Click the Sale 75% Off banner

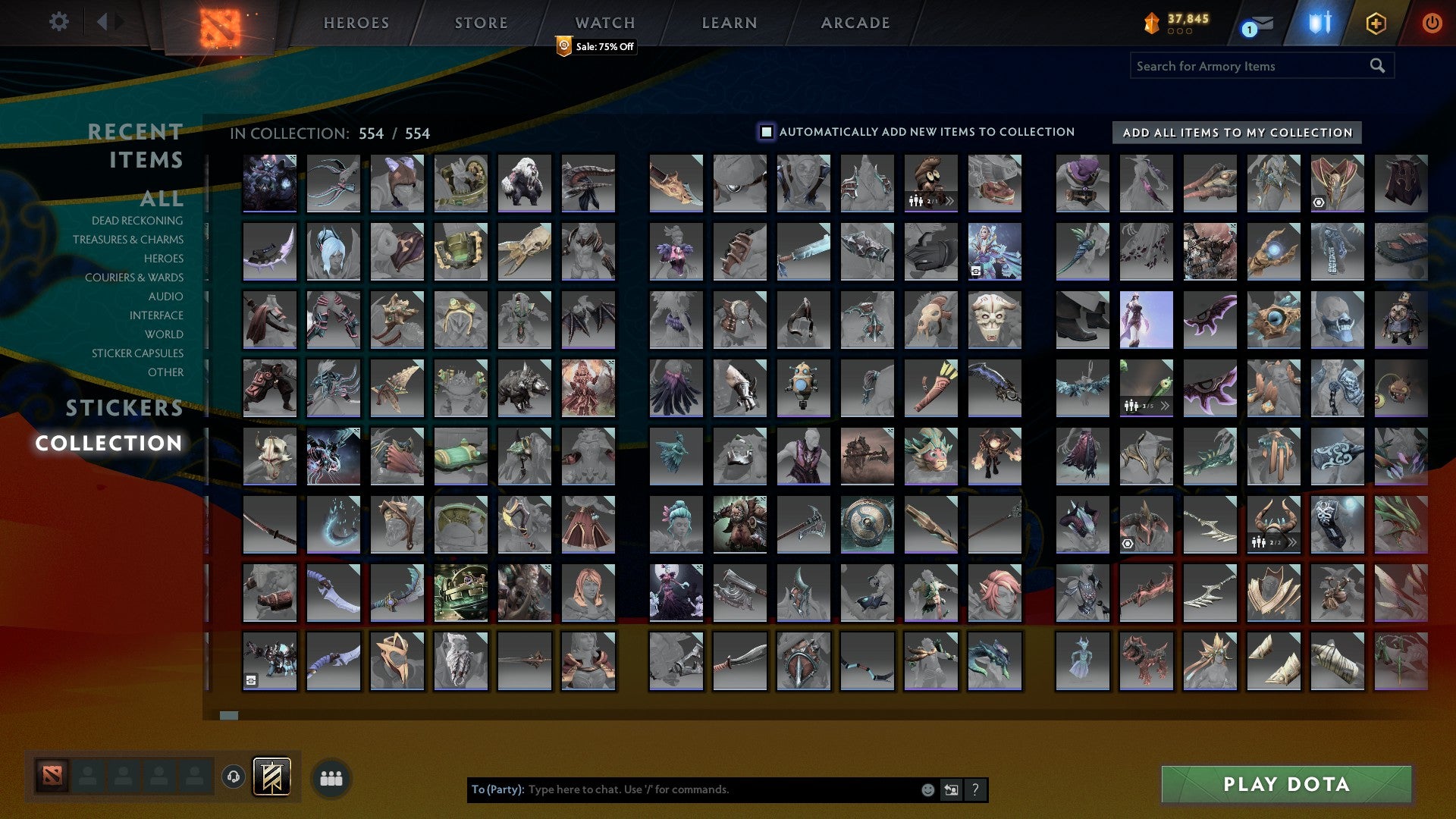(x=595, y=47)
